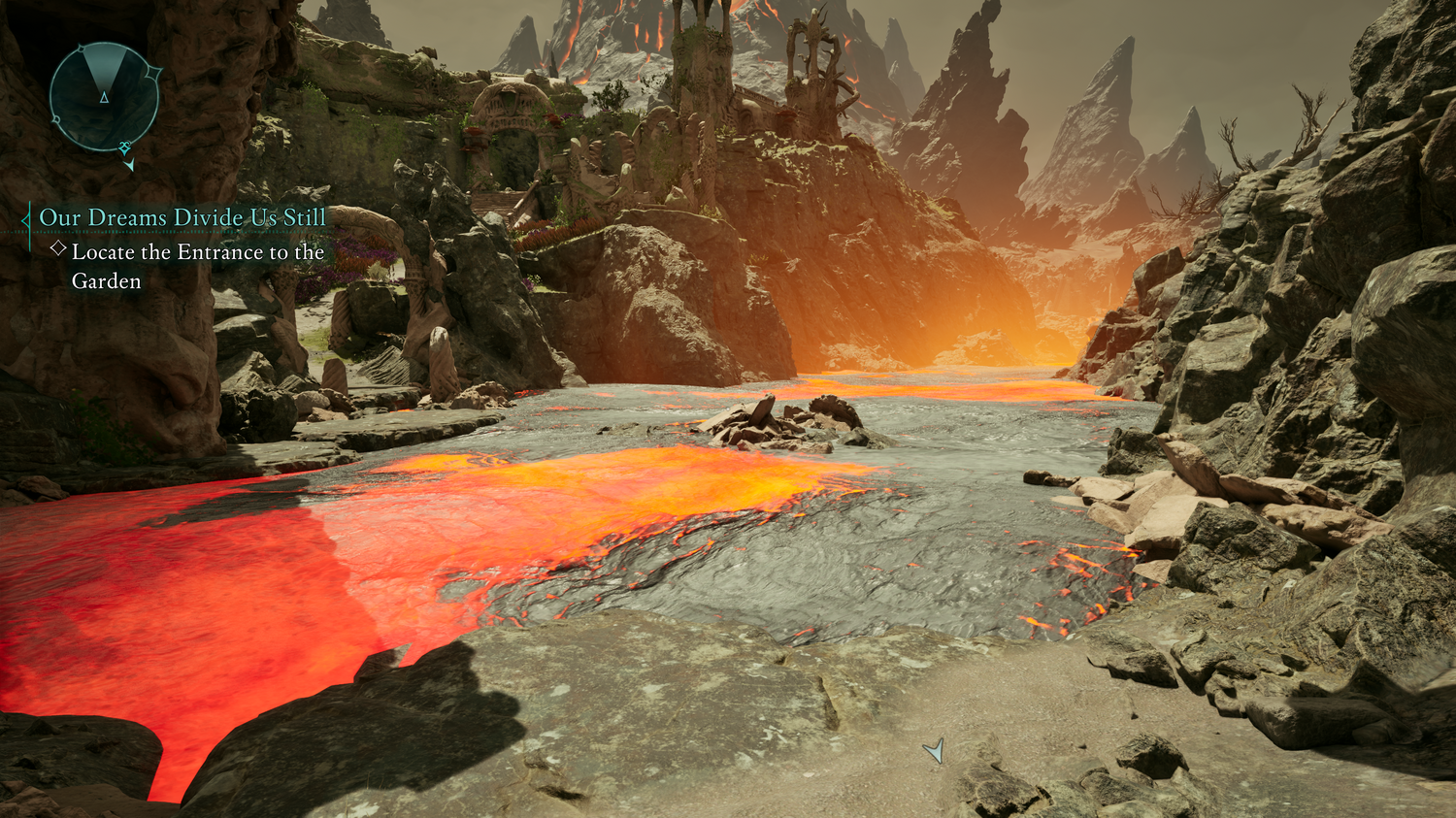The image size is (1456, 818).
Task: Click the player arrow inside the minimap
Action: (104, 97)
